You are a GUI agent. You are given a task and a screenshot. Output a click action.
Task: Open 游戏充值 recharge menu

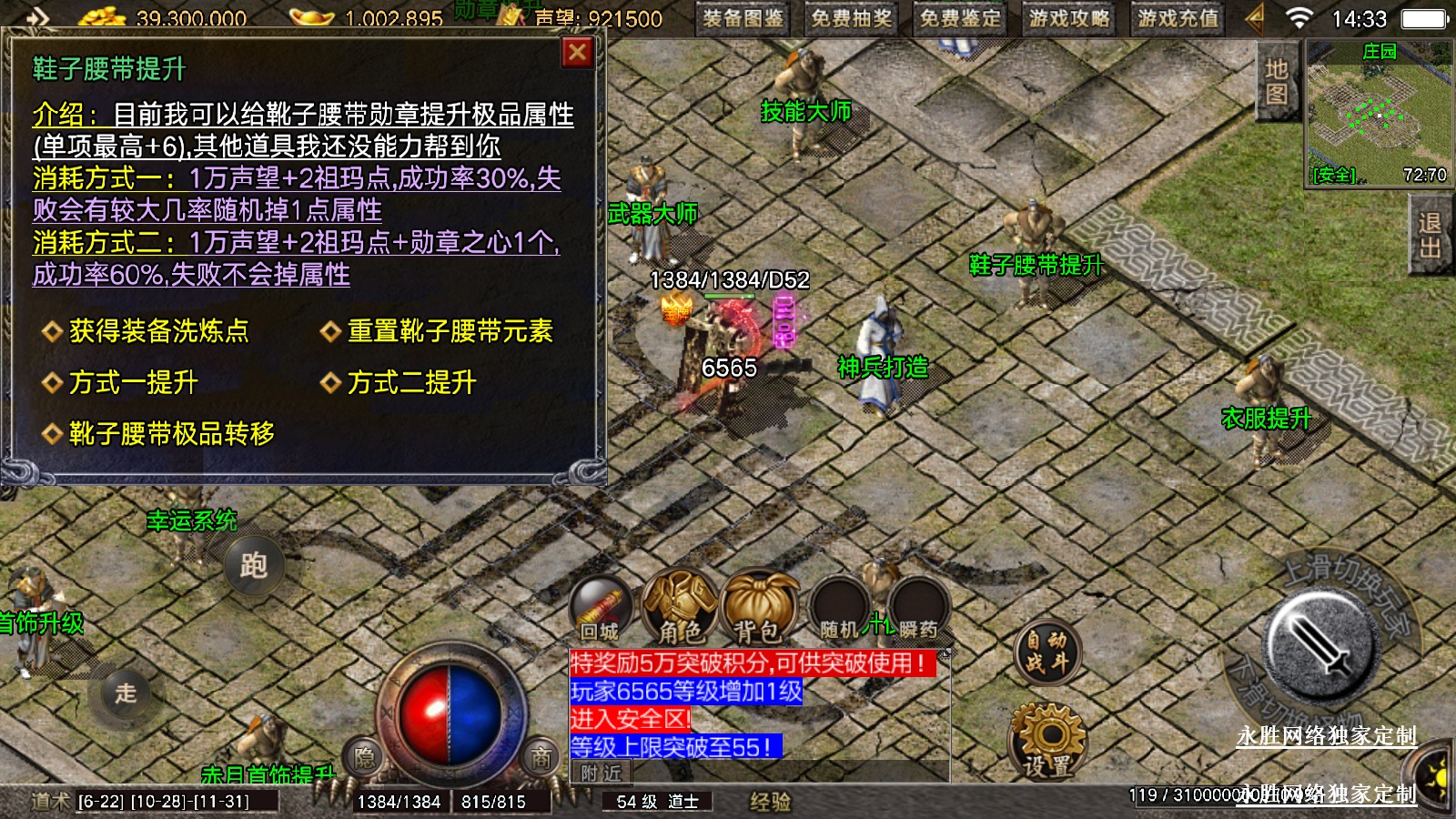pyautogui.click(x=1178, y=18)
